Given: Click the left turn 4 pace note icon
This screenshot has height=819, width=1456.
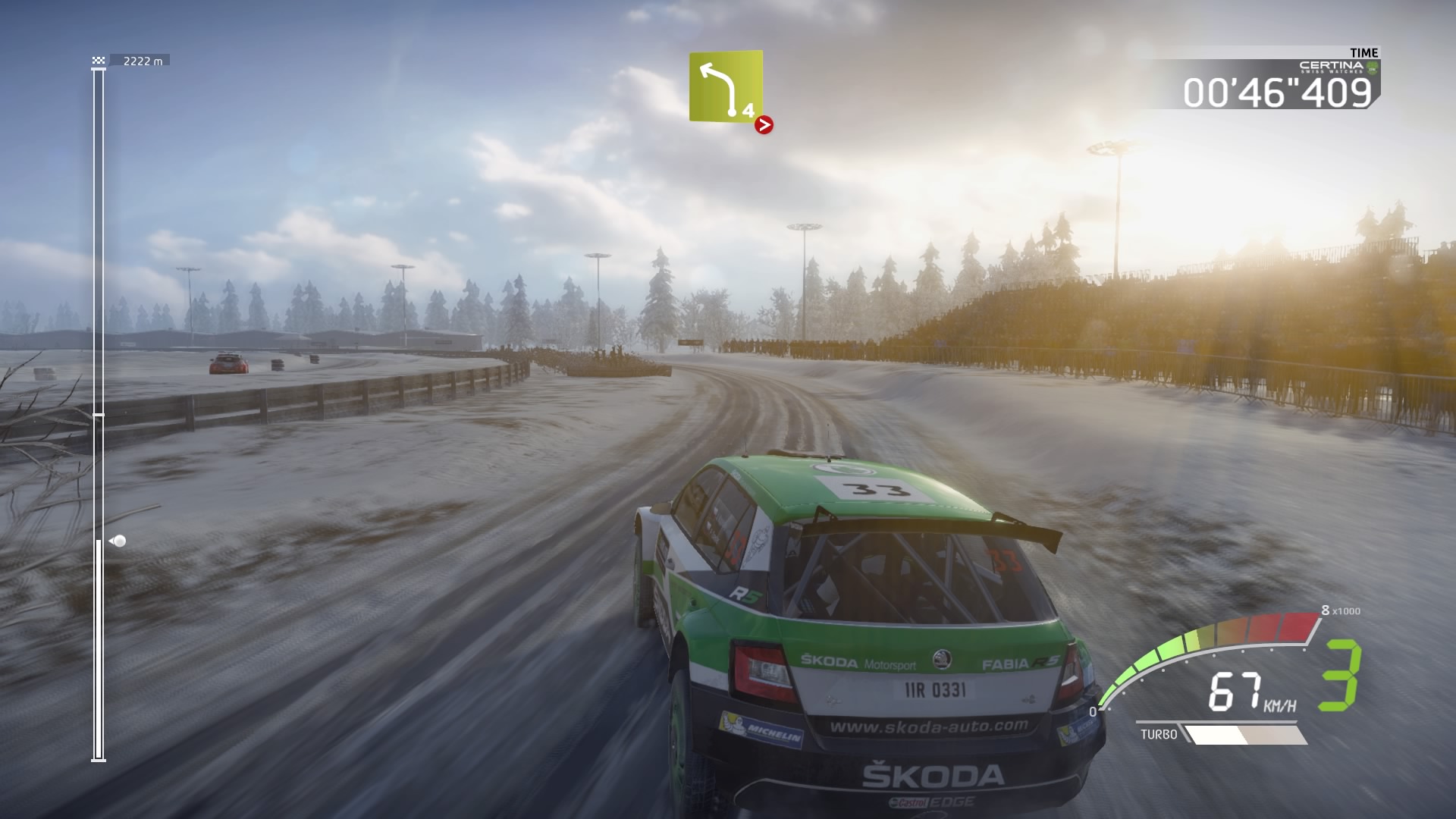Looking at the screenshot, I should pyautogui.click(x=725, y=86).
